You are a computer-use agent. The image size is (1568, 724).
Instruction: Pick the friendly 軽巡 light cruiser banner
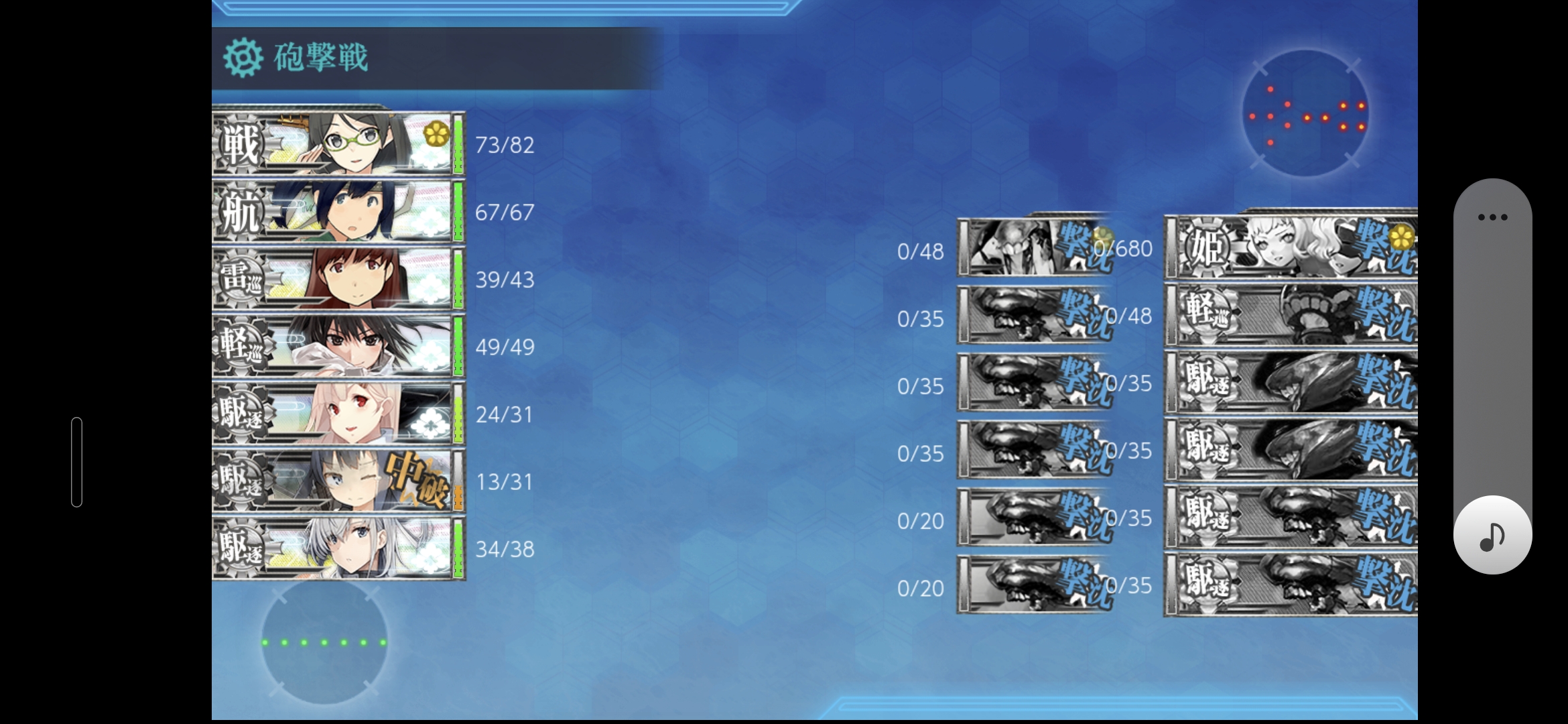[x=338, y=347]
